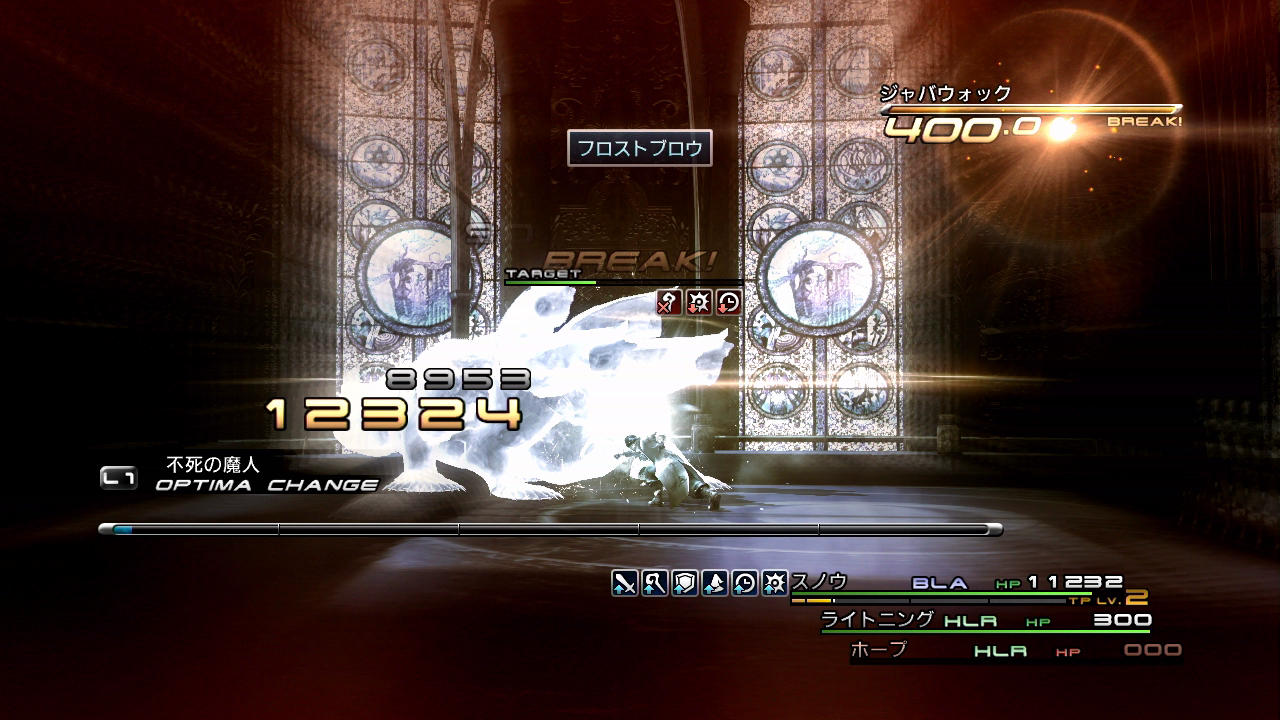1280x720 pixels.
Task: Inspect the enemy's clock Slow debuff icon
Action: point(729,302)
